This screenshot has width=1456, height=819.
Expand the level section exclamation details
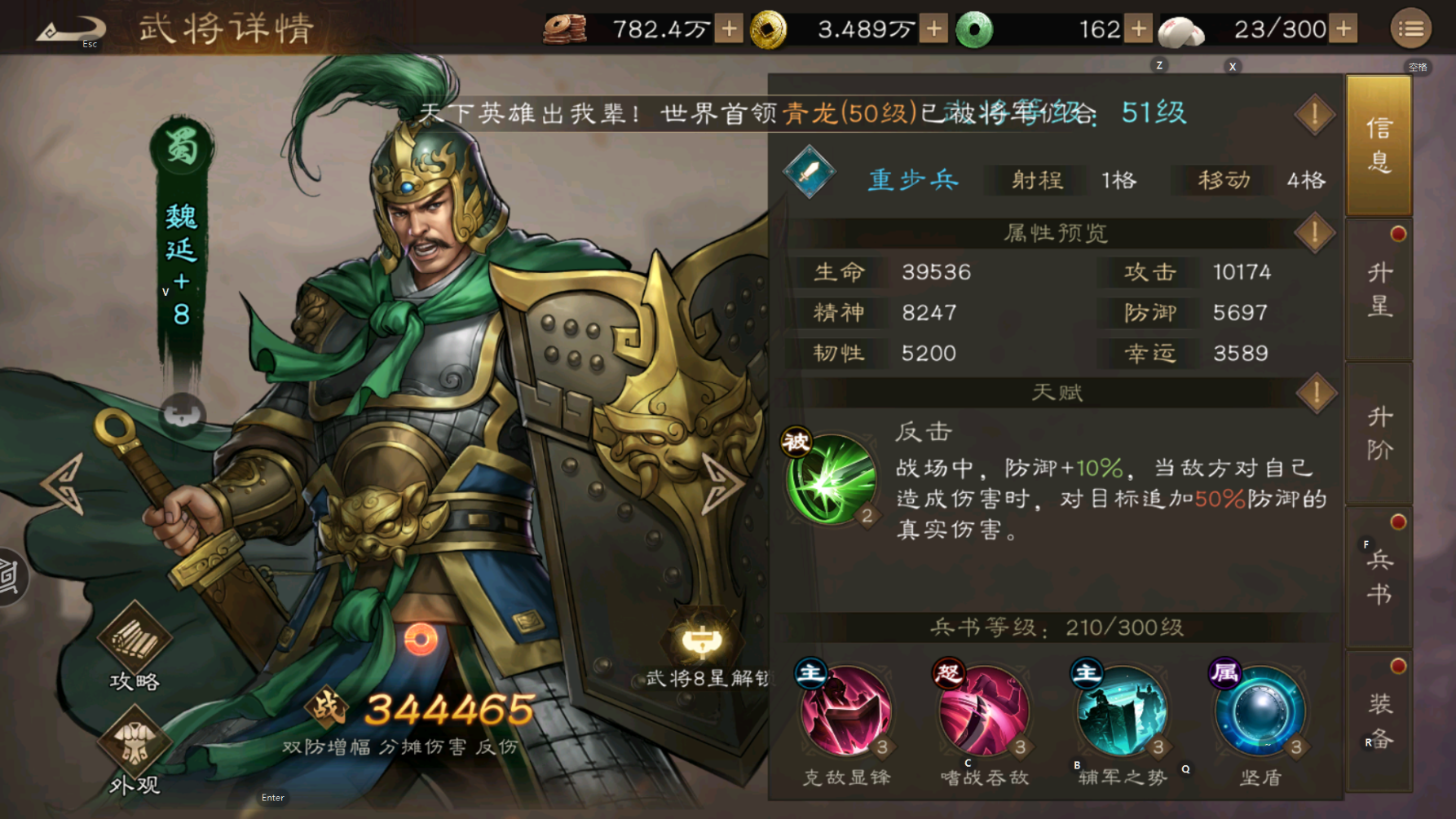click(1313, 114)
